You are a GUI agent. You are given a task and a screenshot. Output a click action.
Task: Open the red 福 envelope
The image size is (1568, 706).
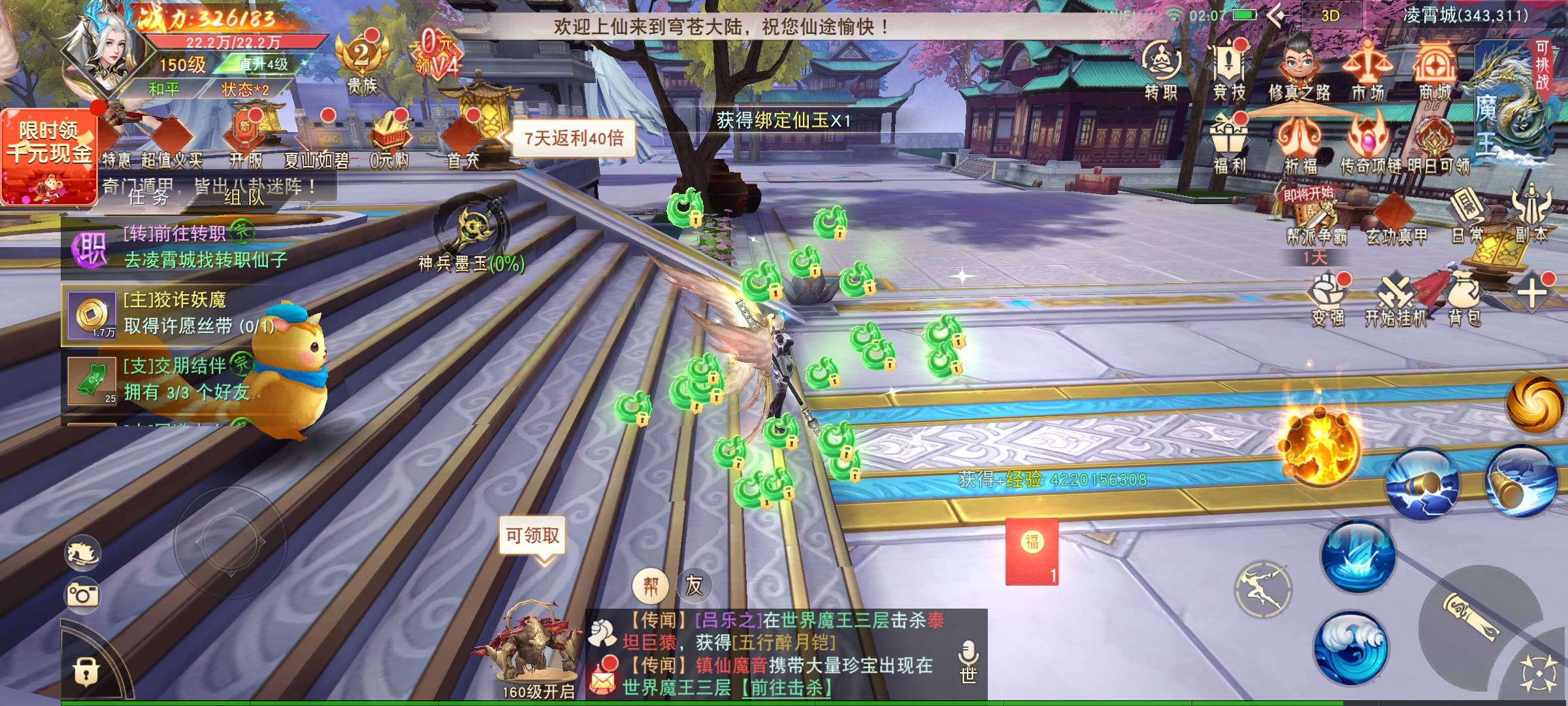[x=1032, y=551]
